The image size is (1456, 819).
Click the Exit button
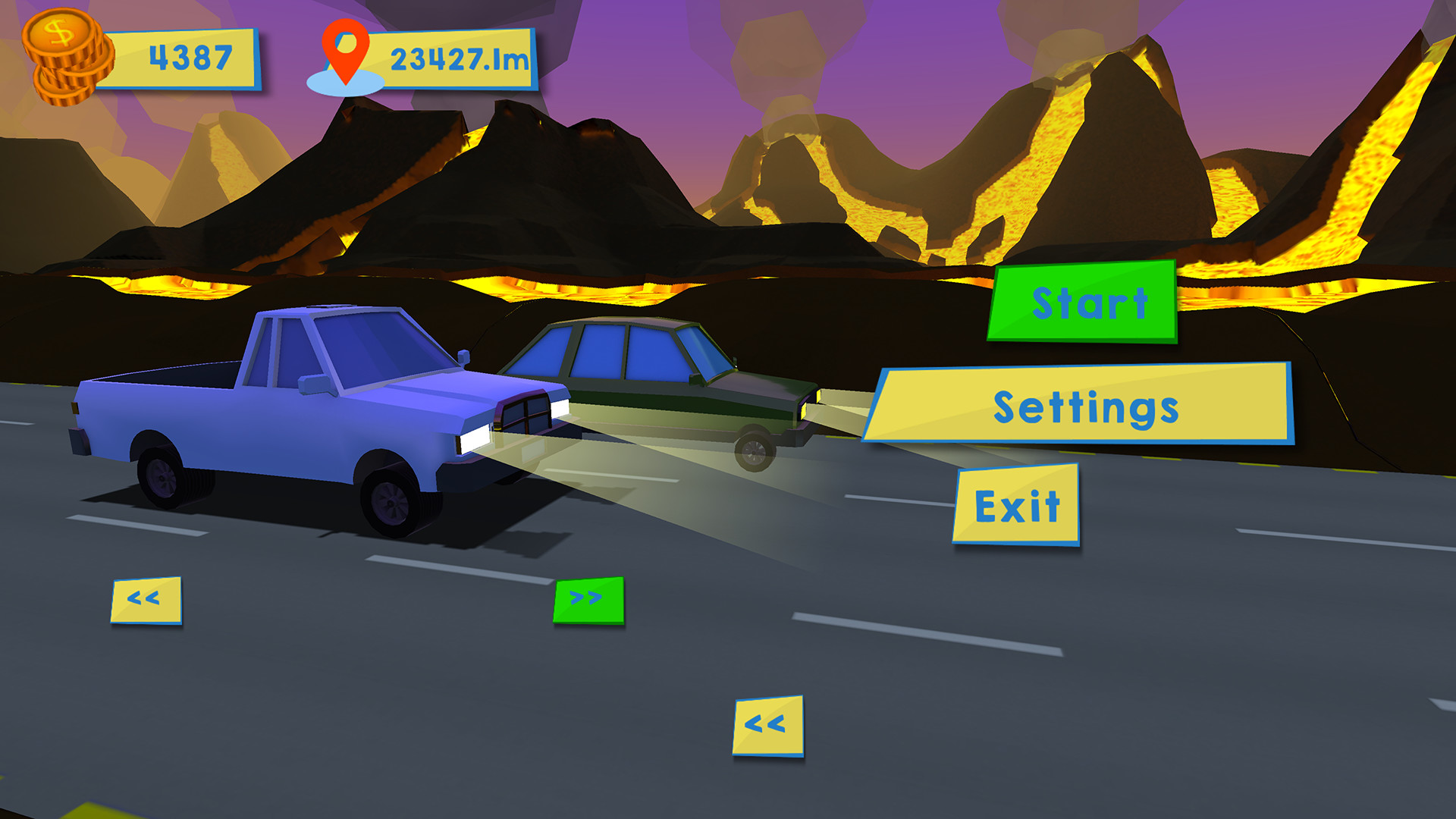[x=1016, y=503]
